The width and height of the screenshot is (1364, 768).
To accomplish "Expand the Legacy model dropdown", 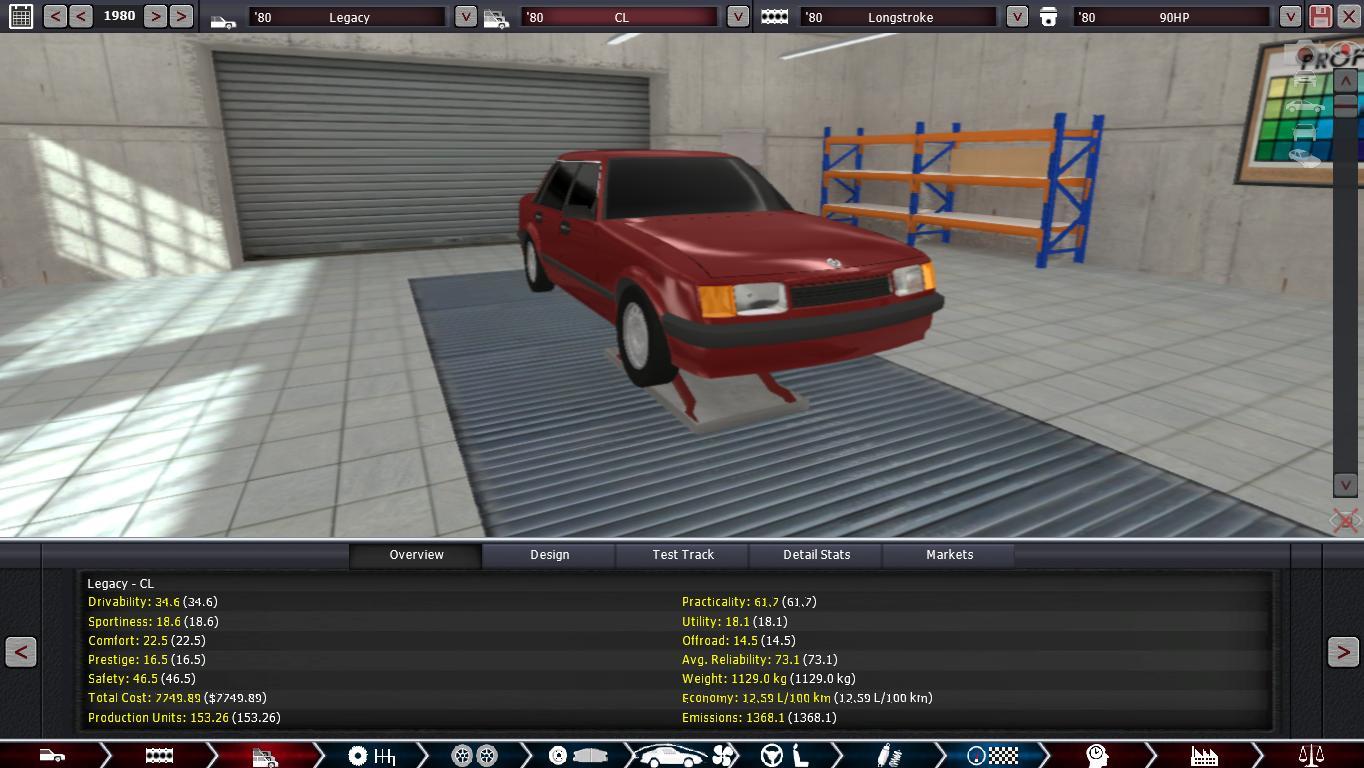I will [x=465, y=17].
